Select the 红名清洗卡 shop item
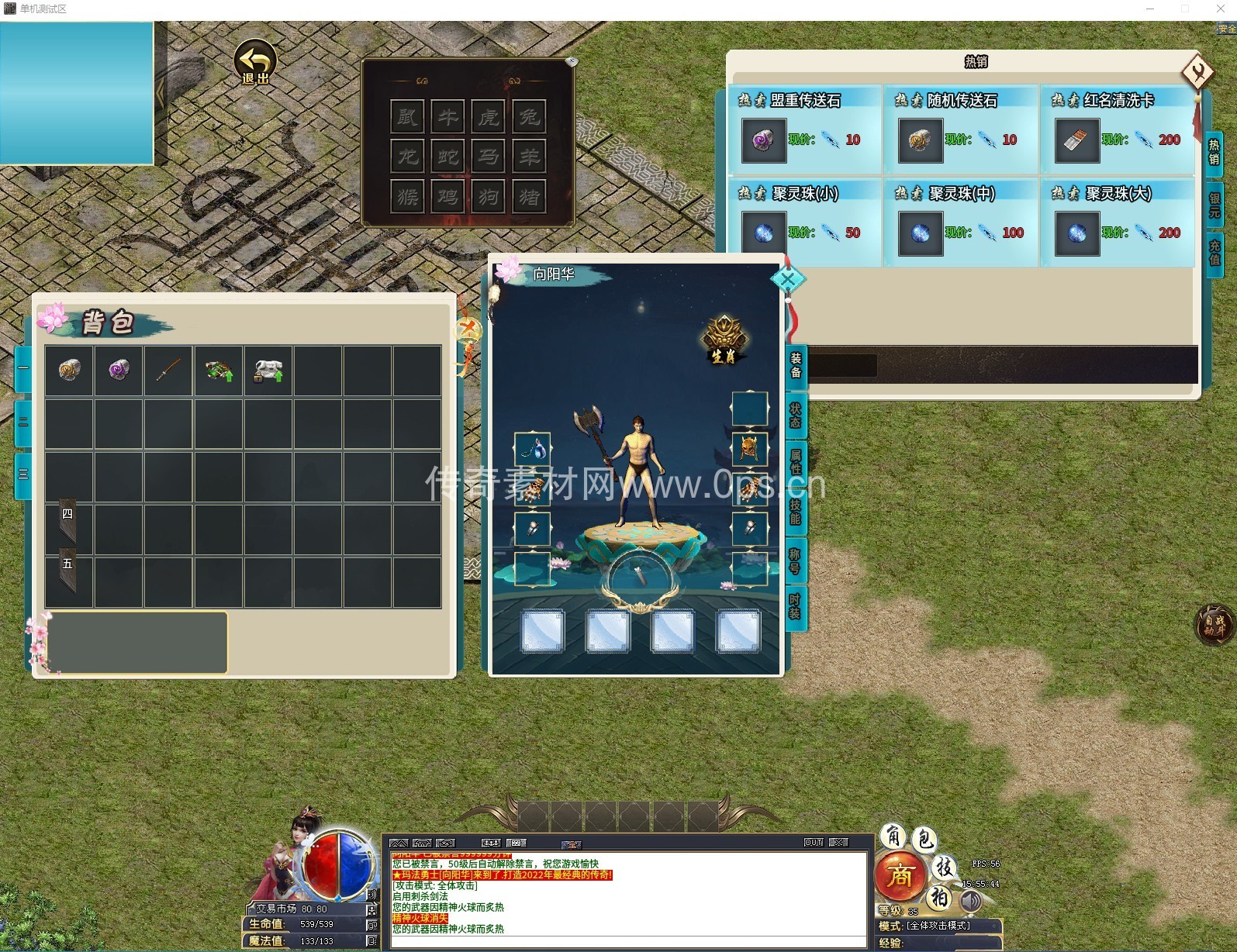The height and width of the screenshot is (952, 1237). pos(1077,140)
